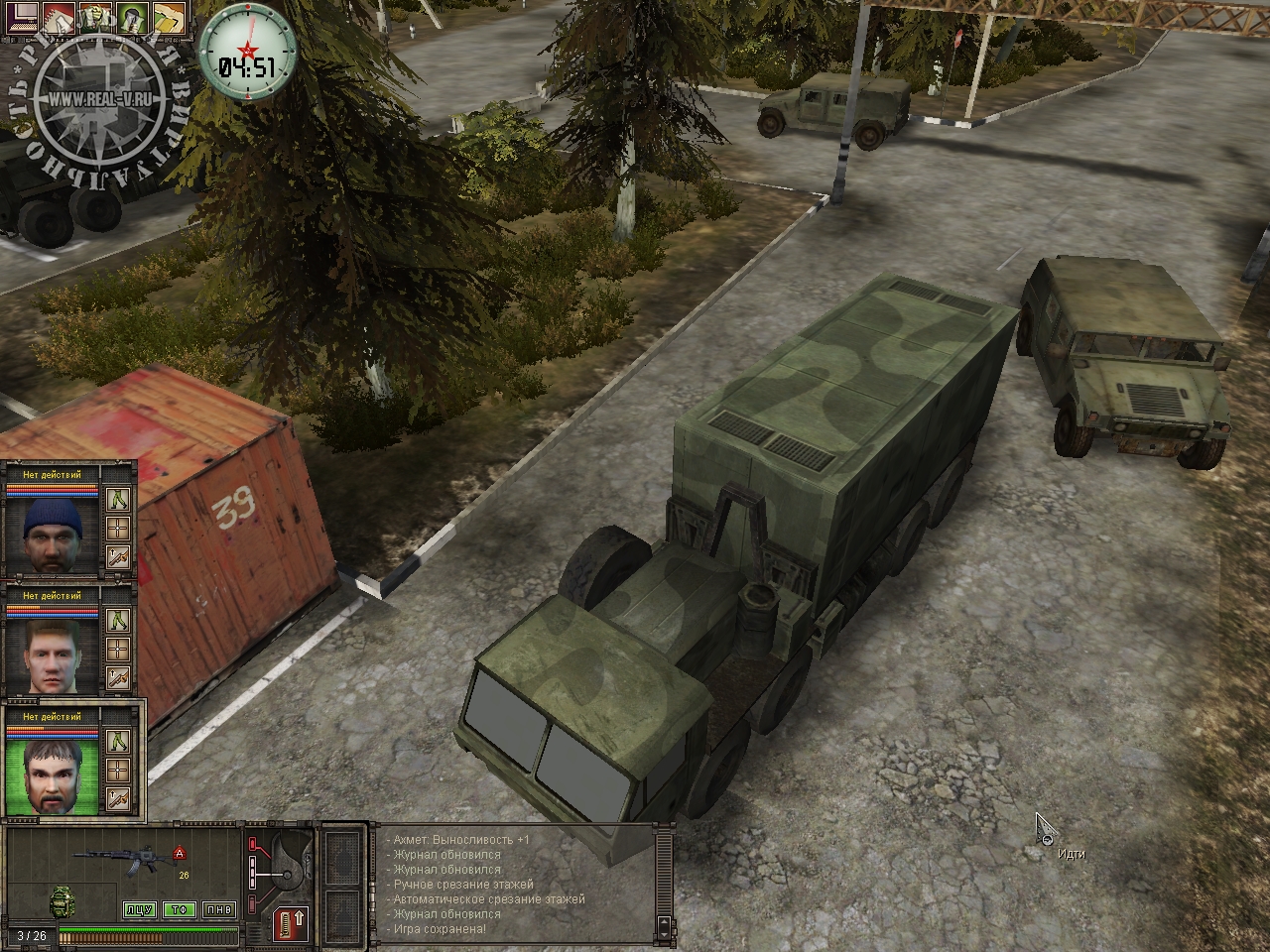Image resolution: width=1270 pixels, height=952 pixels.
Task: Toggle aim crosshair for bearded mercenary
Action: point(119,769)
